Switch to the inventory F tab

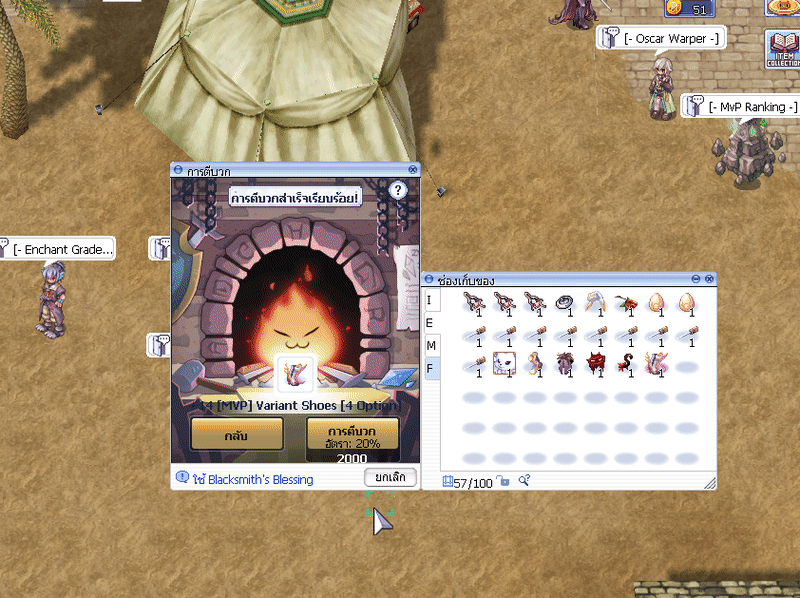coord(430,368)
